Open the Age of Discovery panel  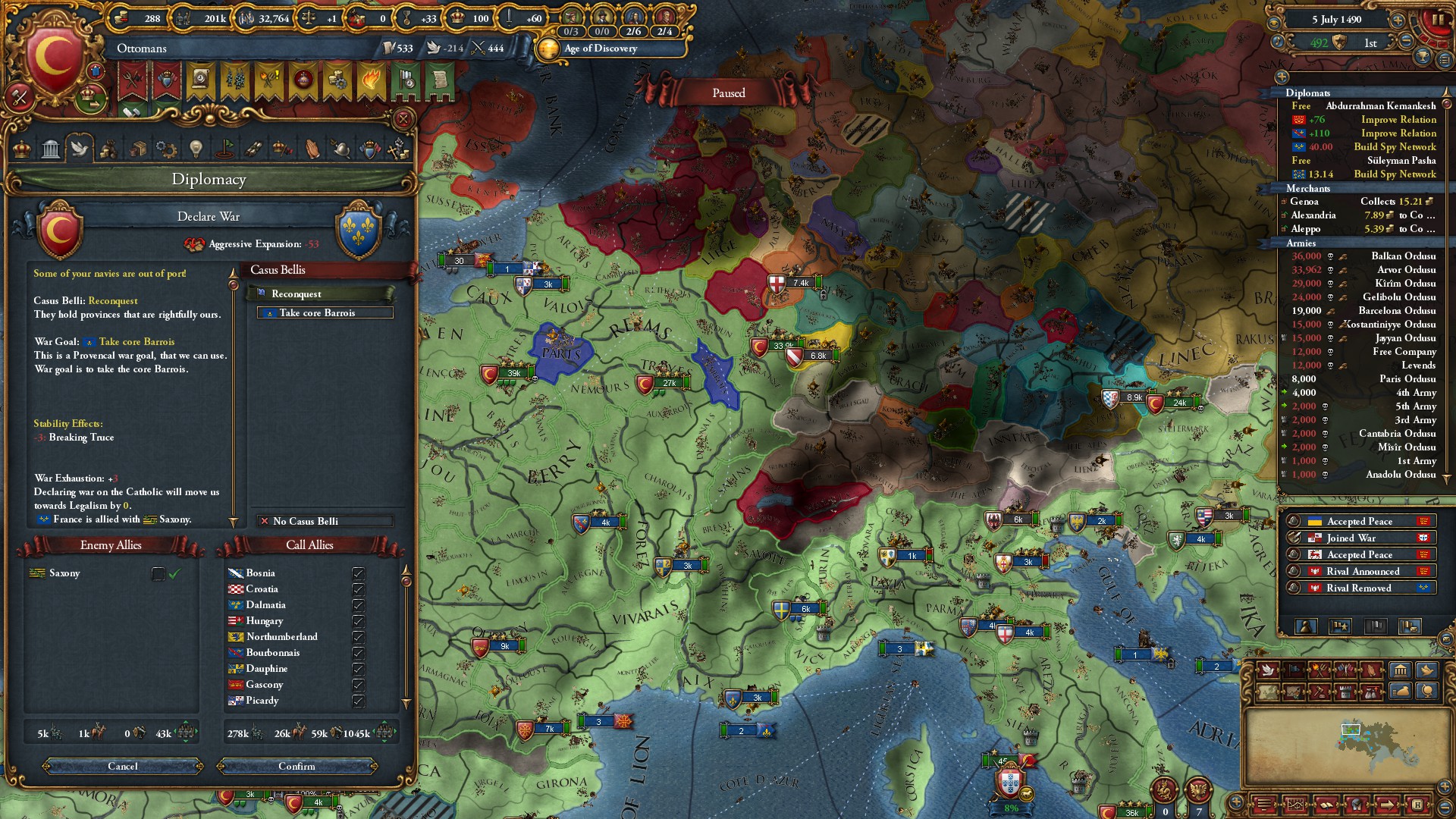601,49
